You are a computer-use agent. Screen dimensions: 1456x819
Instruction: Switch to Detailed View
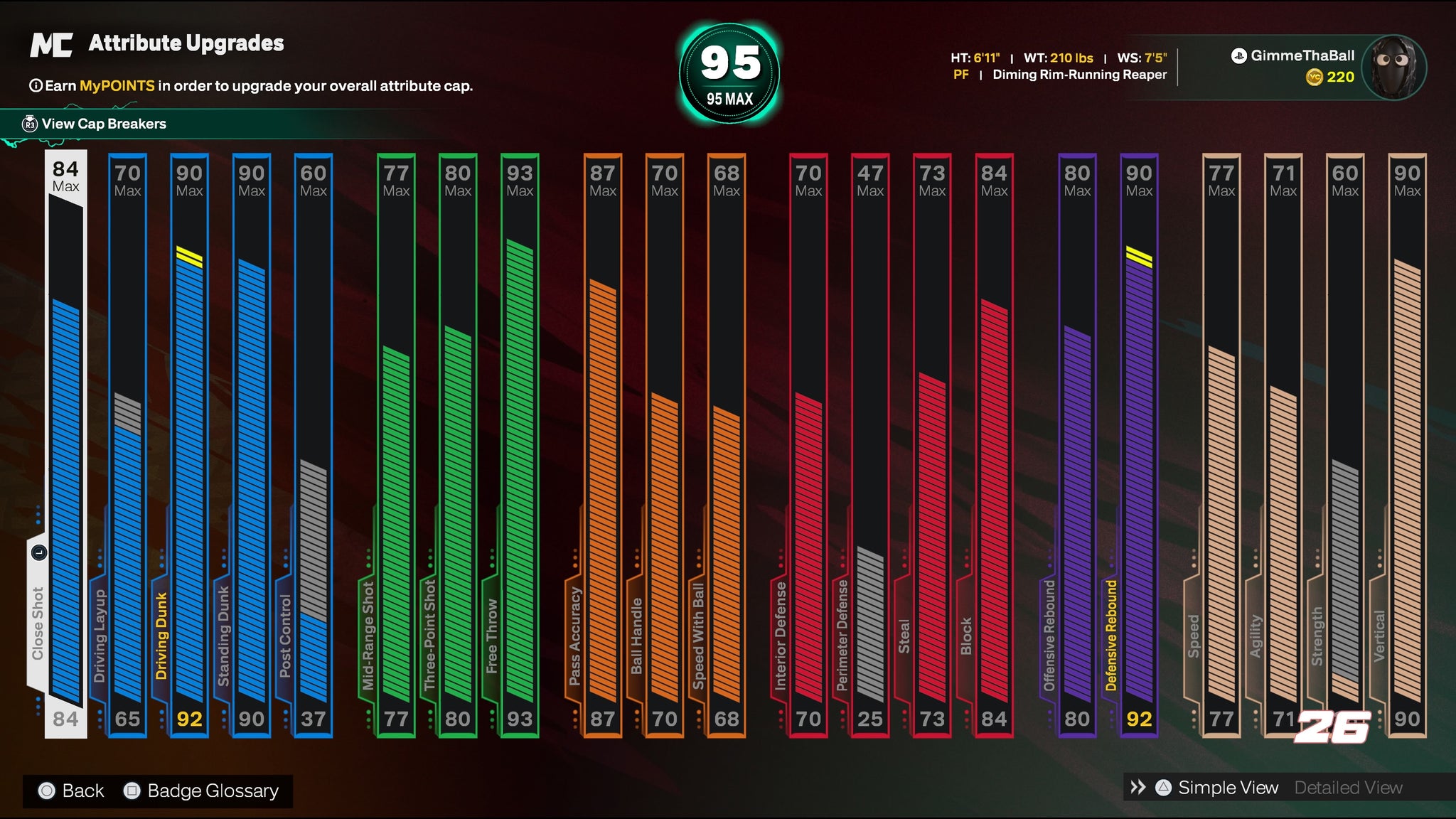[1348, 788]
